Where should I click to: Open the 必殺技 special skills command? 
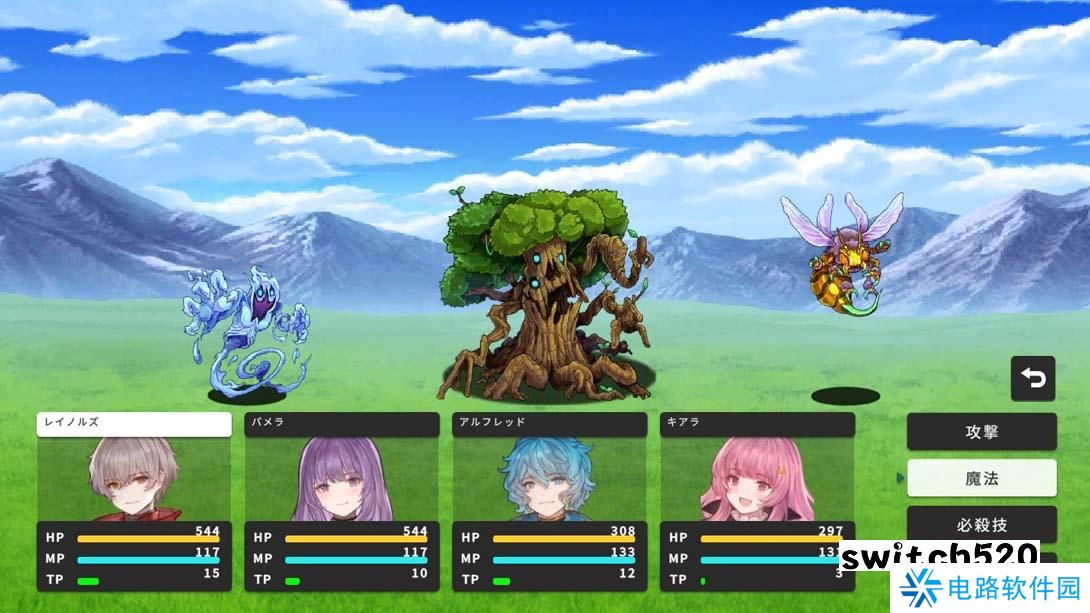(x=981, y=524)
